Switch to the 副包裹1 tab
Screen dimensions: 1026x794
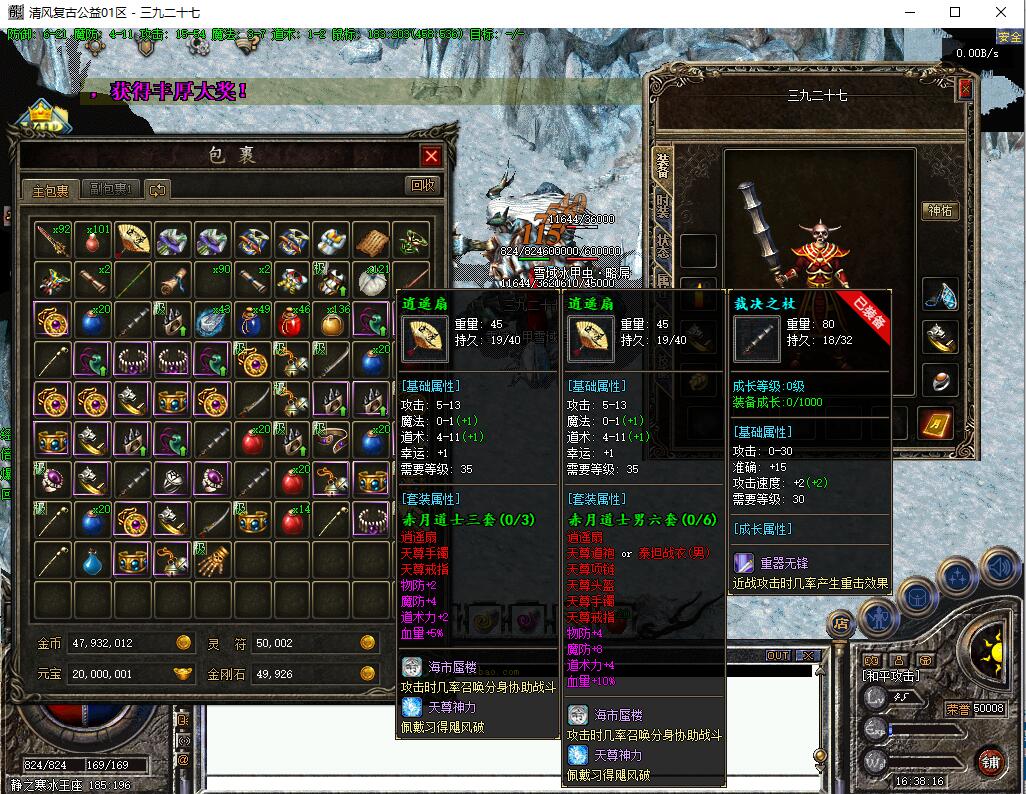click(110, 189)
